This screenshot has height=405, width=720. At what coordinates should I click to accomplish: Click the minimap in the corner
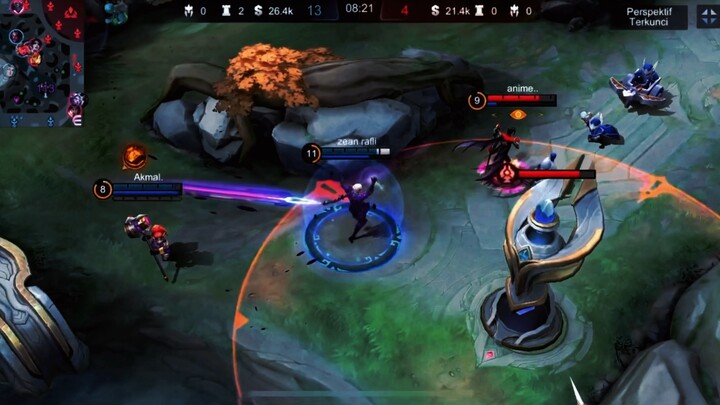42,62
